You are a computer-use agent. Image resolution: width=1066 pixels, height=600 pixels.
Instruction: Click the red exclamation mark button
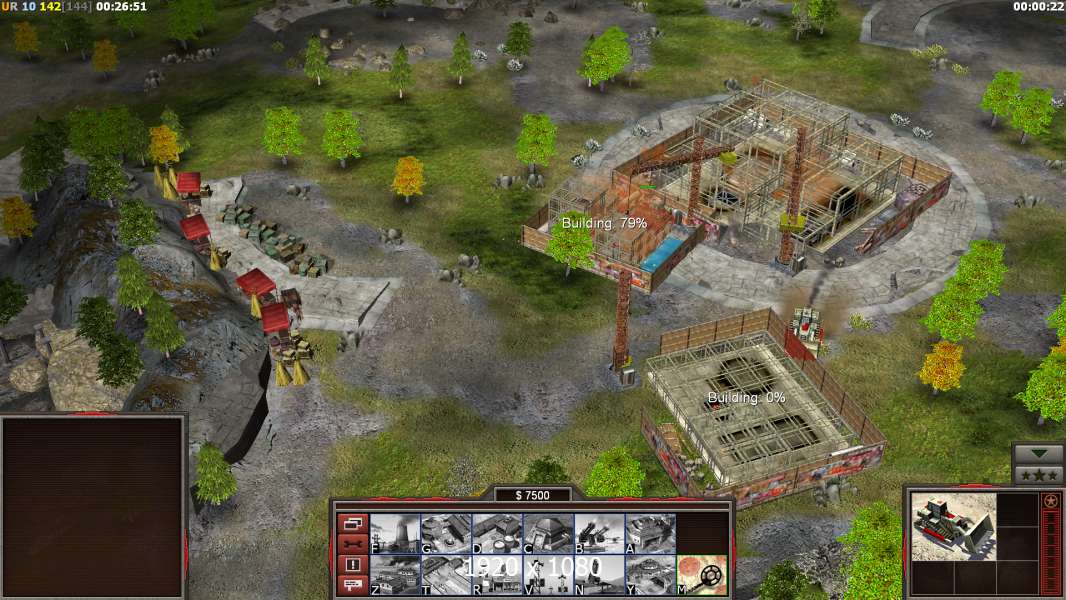352,565
